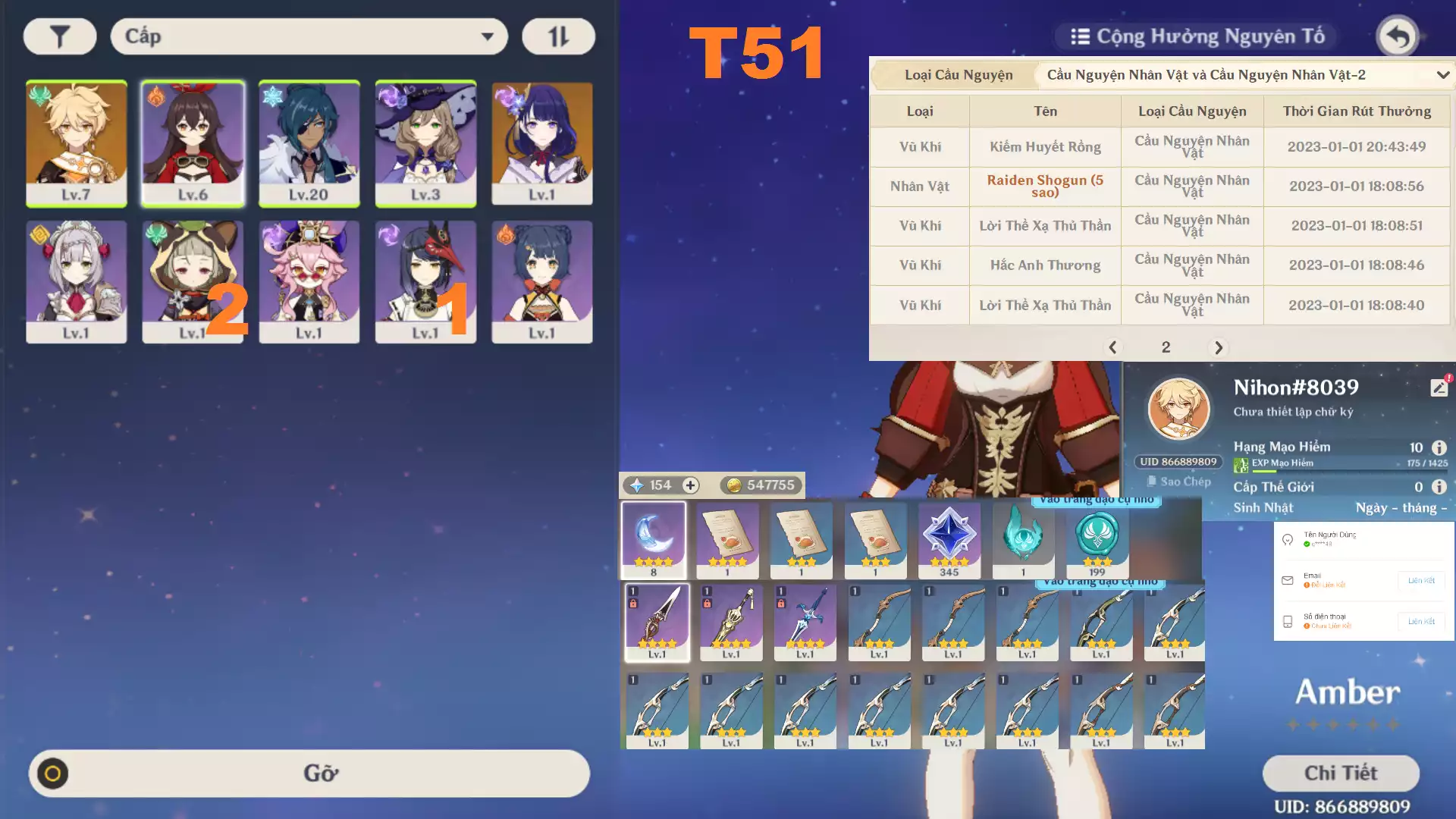This screenshot has height=819, width=1456.
Task: Go to the next wish history page
Action: tap(1219, 348)
